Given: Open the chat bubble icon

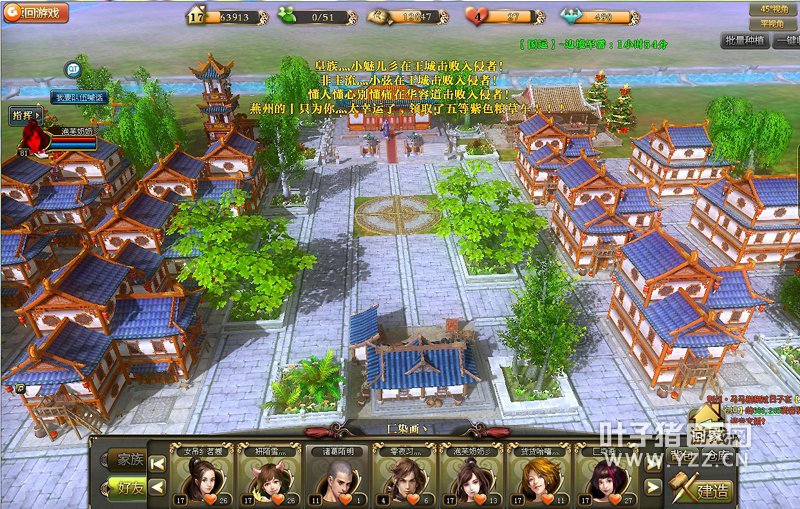Looking at the screenshot, I should pyautogui.click(x=73, y=69).
